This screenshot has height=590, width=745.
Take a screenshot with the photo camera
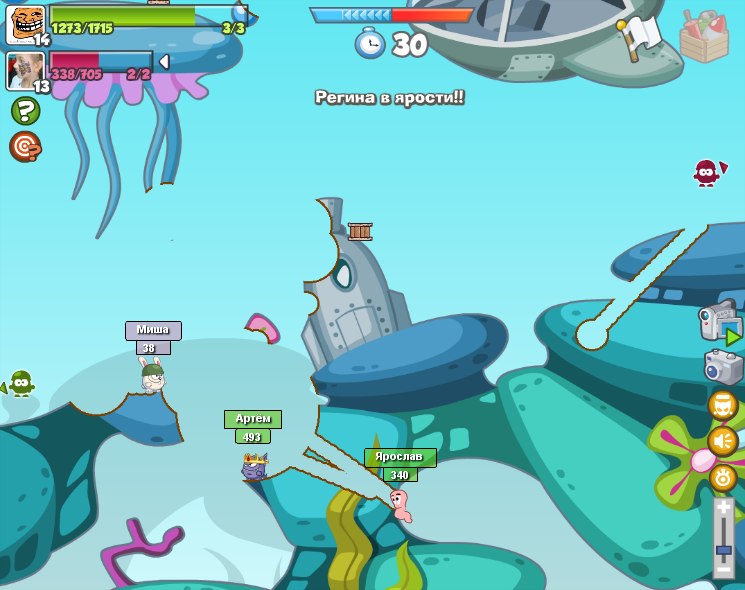pyautogui.click(x=723, y=367)
